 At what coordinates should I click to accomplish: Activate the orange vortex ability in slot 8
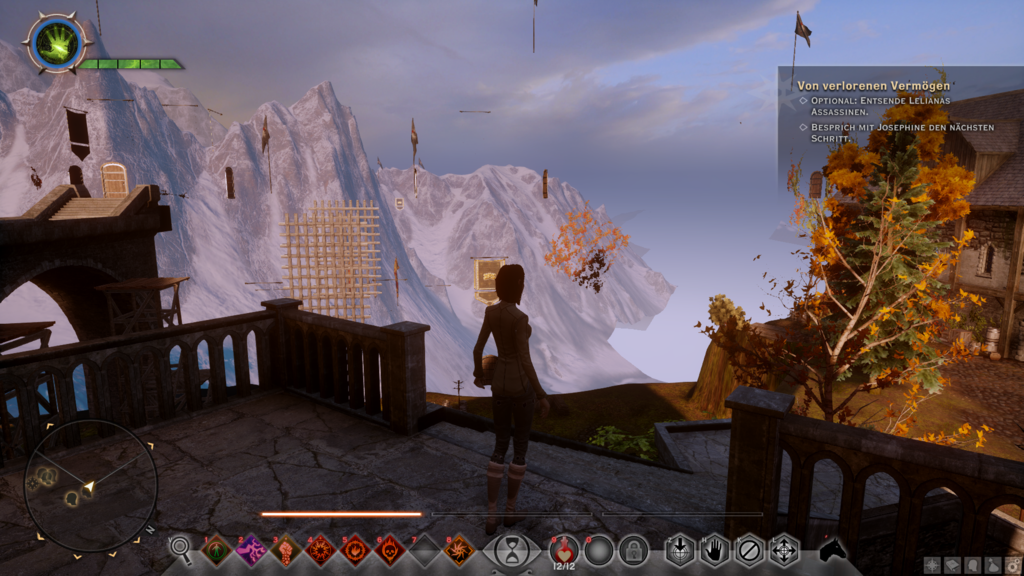(x=459, y=549)
